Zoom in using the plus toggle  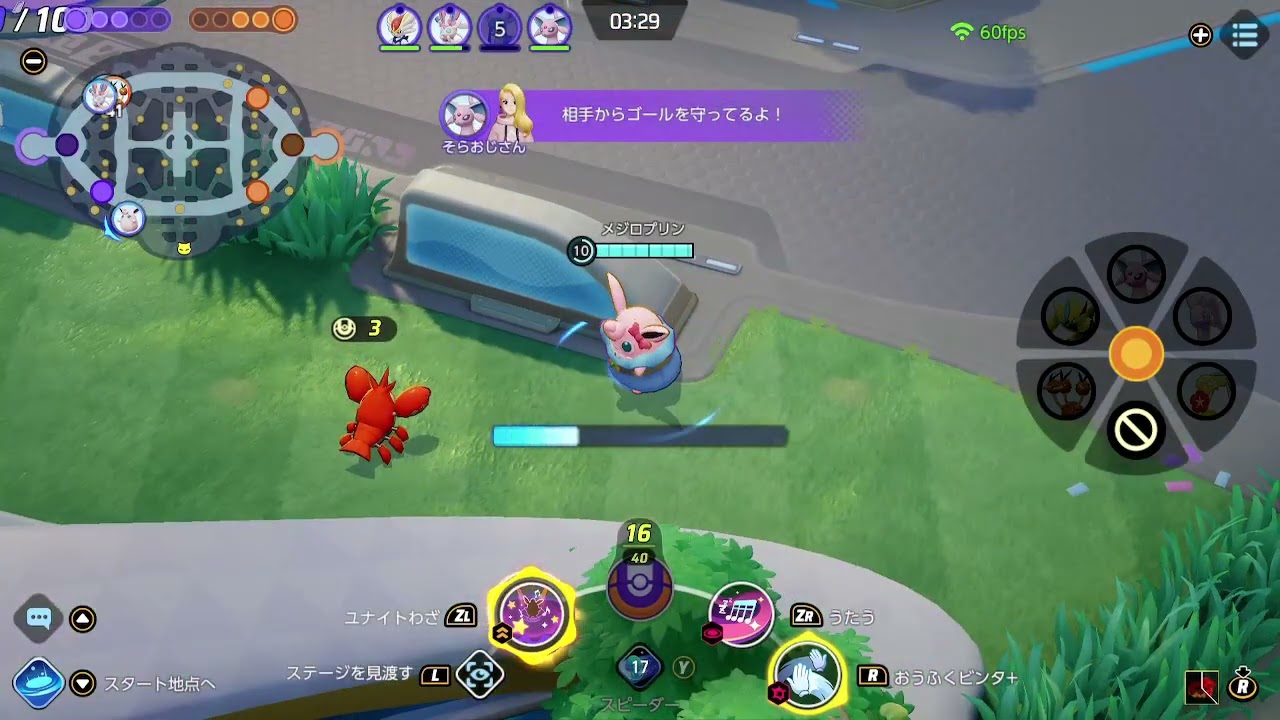click(1199, 35)
